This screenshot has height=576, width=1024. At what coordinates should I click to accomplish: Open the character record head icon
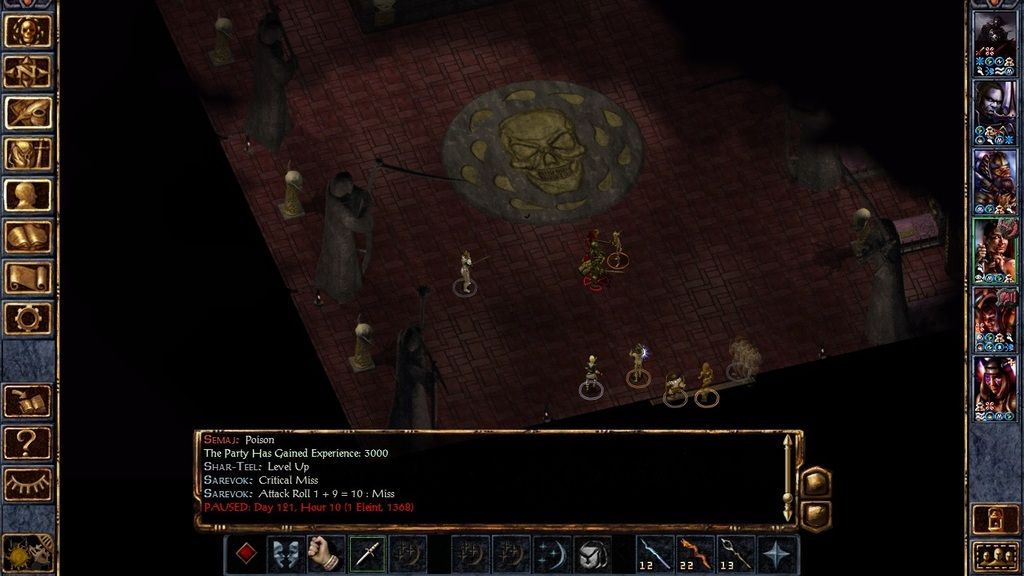pos(29,195)
